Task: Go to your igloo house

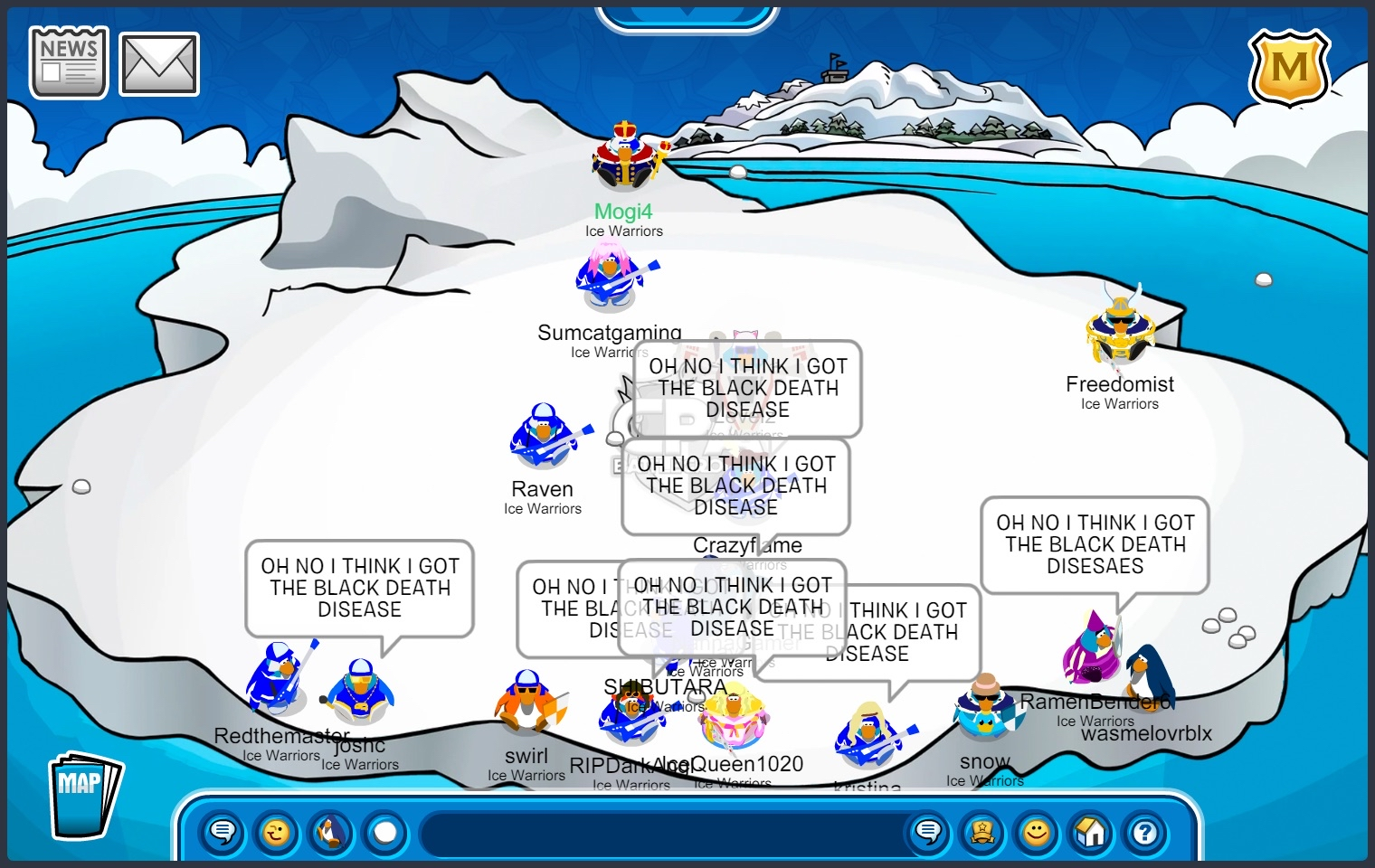Action: coord(1091,831)
